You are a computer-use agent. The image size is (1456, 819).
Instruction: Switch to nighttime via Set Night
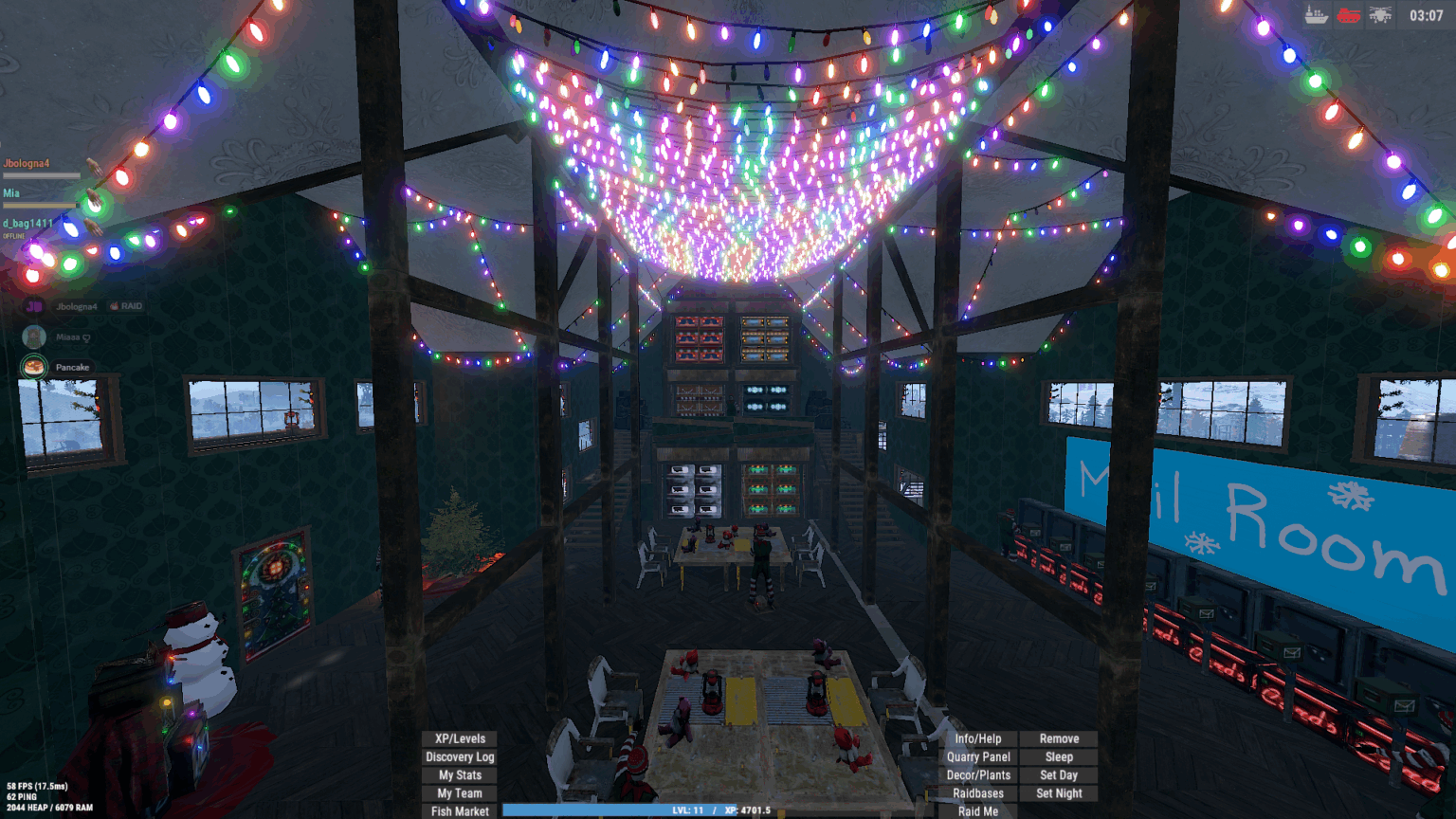[x=1059, y=792]
